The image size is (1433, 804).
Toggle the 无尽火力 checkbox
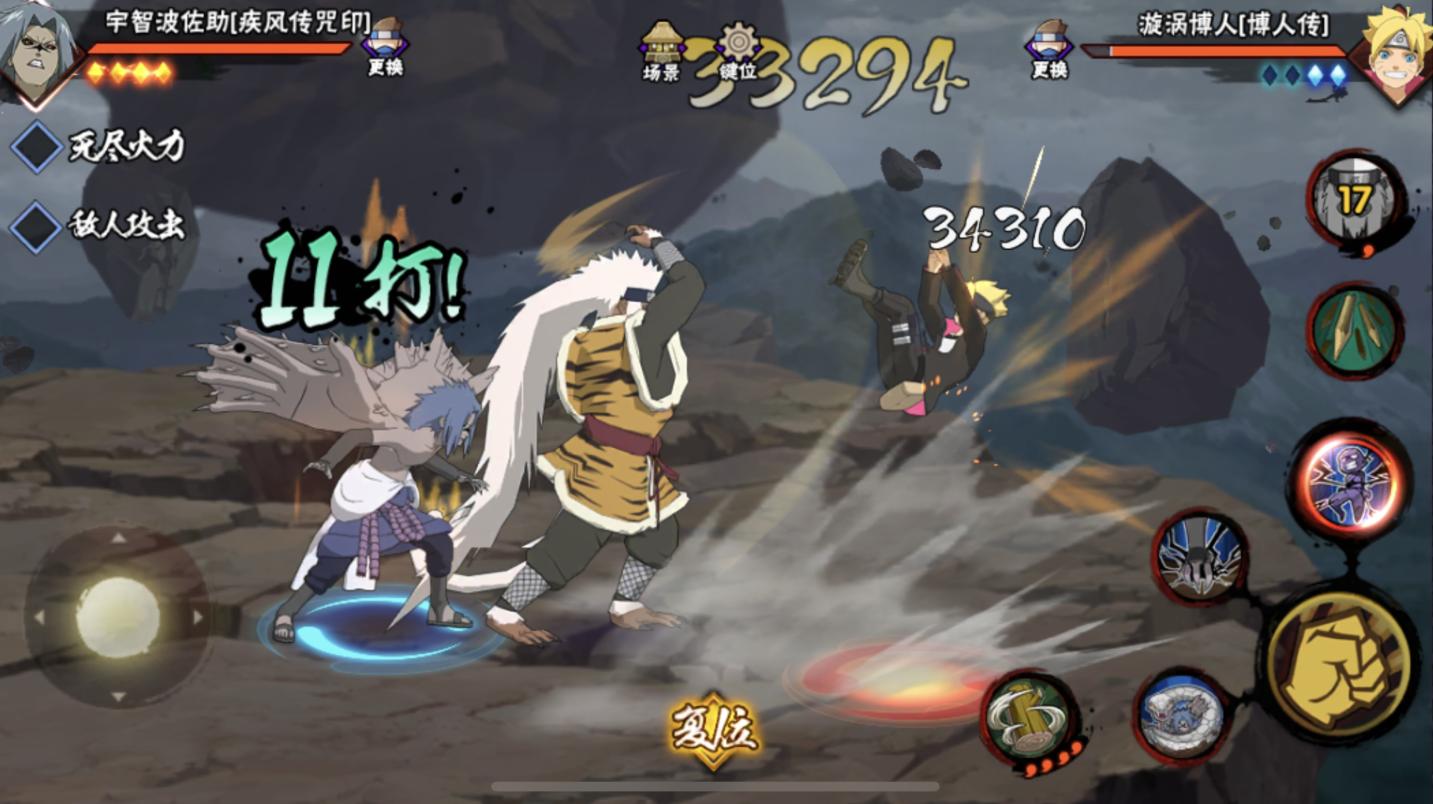37,147
